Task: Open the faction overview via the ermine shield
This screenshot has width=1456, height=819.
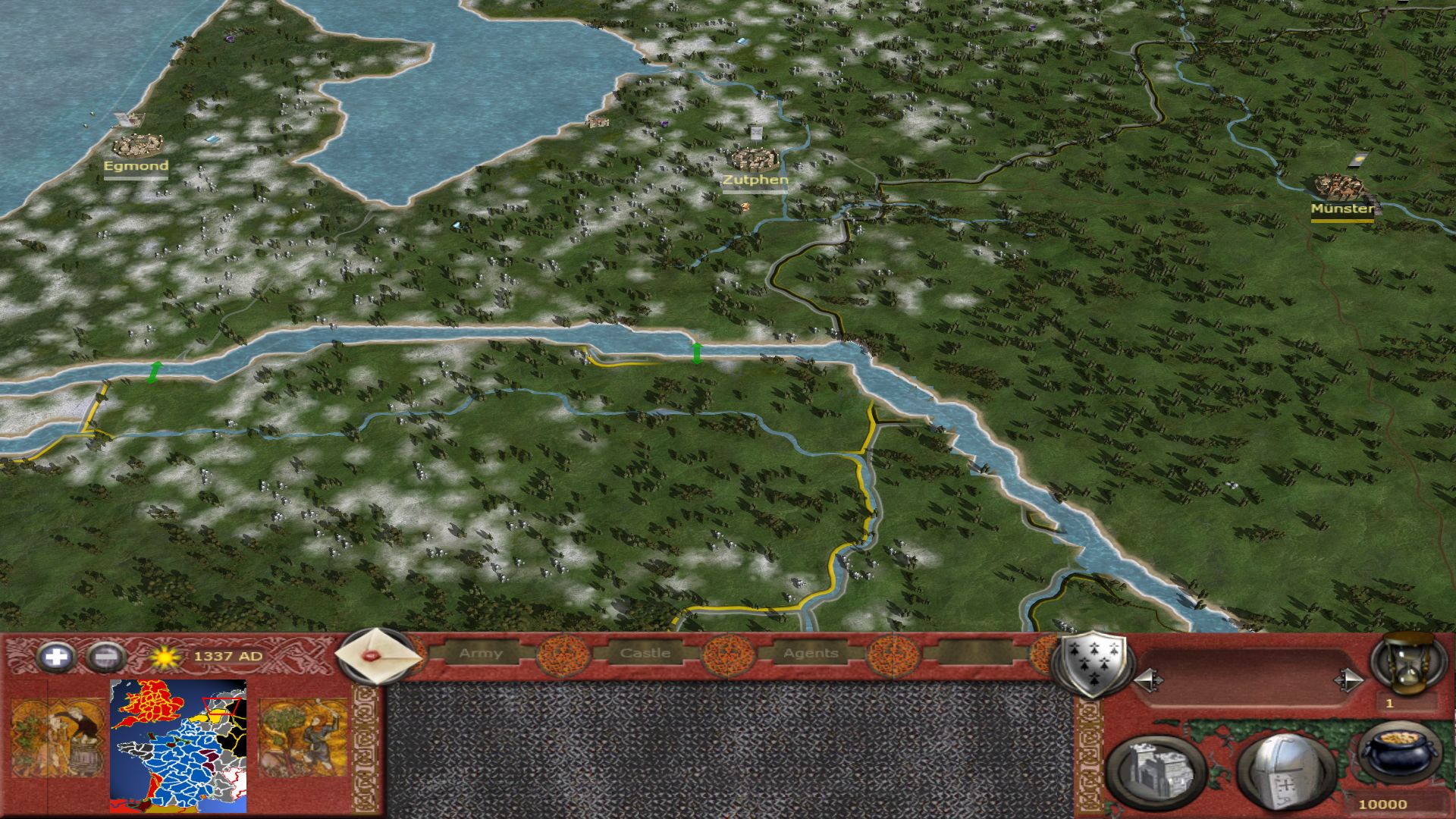Action: [x=1093, y=665]
